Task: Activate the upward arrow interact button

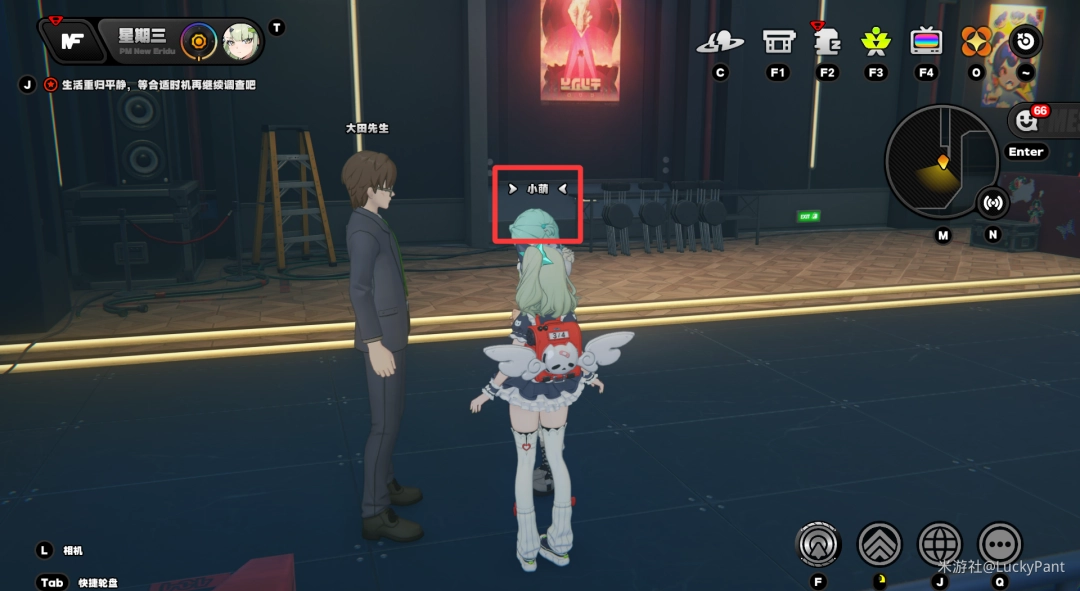Action: point(819,544)
